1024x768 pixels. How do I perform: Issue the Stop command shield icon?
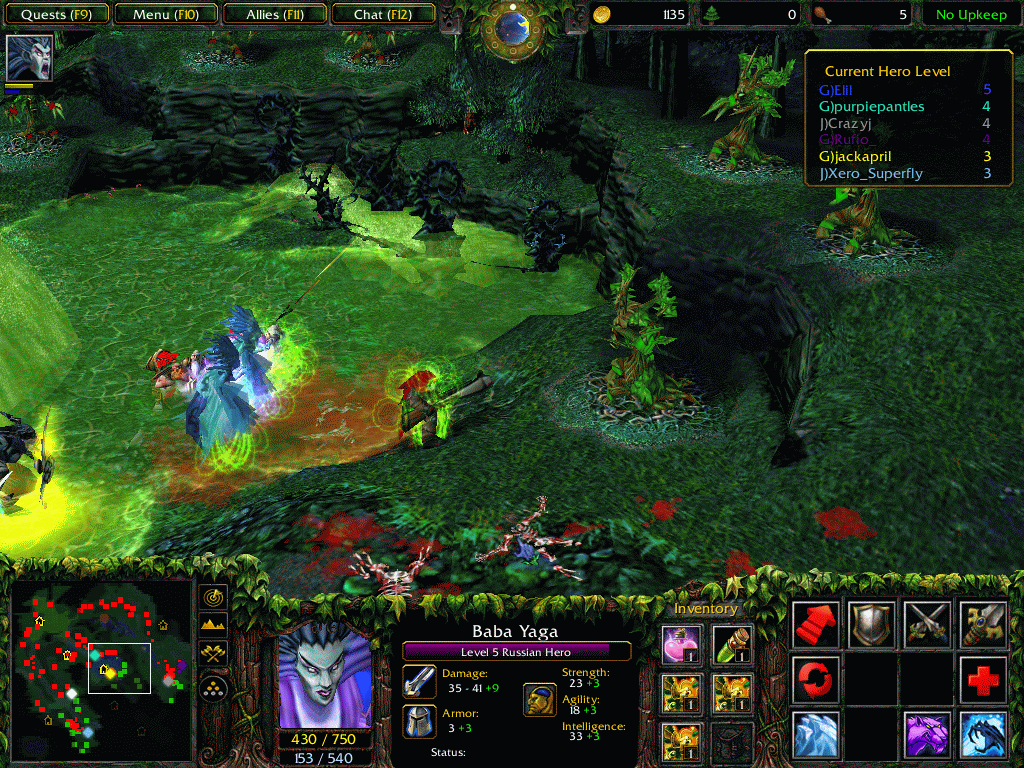click(870, 625)
